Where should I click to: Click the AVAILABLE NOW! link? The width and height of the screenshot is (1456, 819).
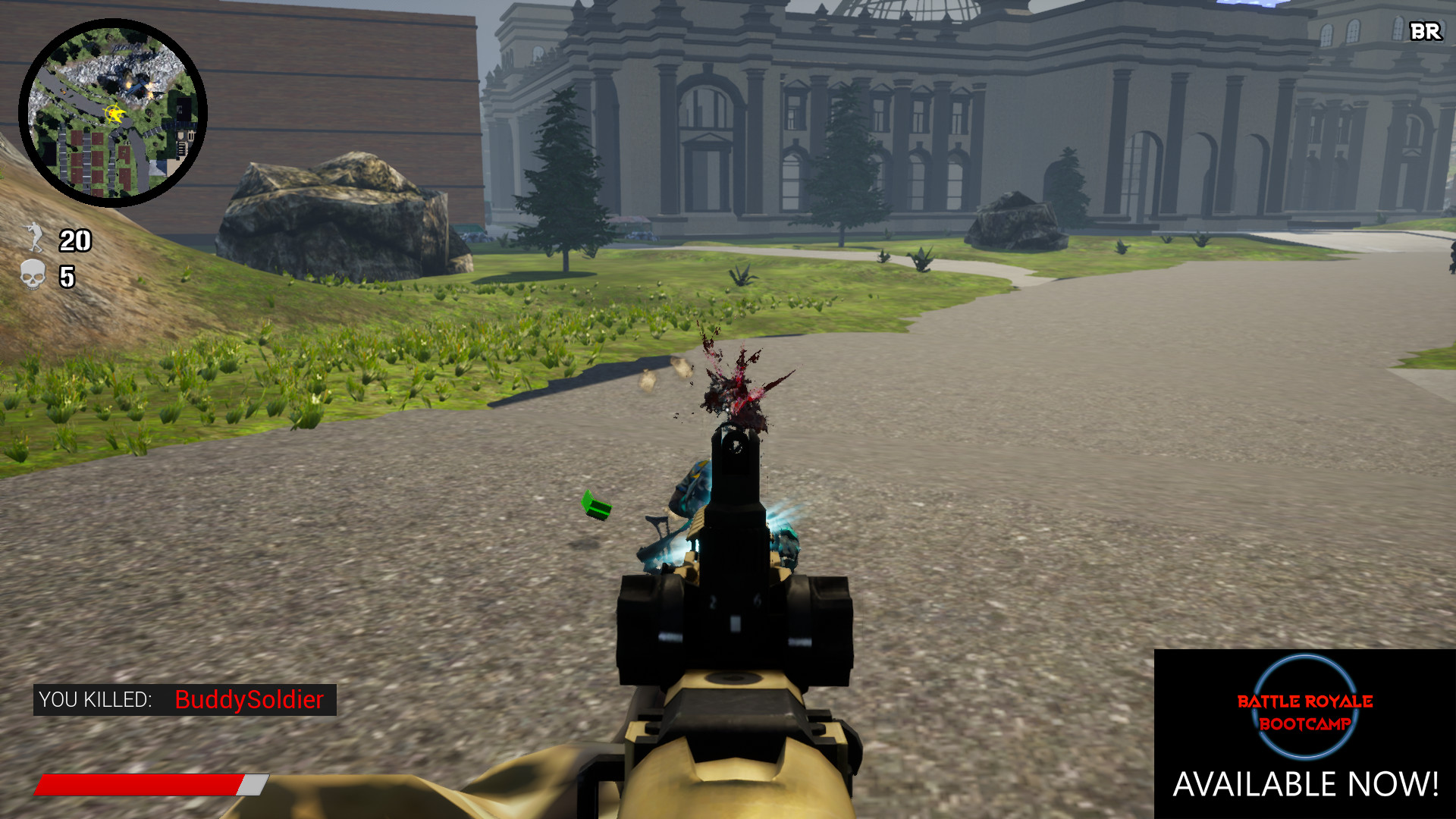(1306, 783)
